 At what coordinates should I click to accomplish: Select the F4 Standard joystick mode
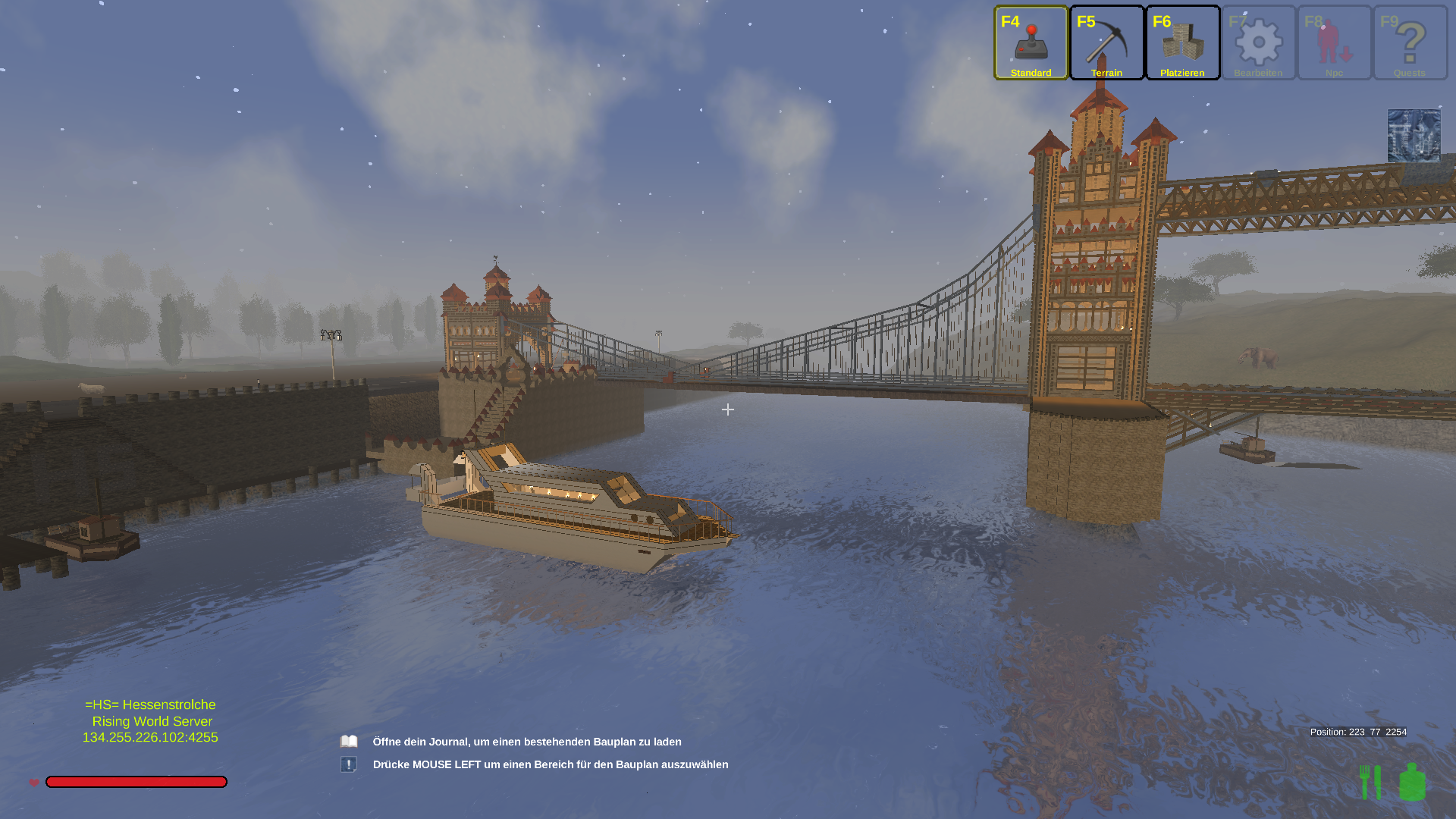click(x=1031, y=43)
